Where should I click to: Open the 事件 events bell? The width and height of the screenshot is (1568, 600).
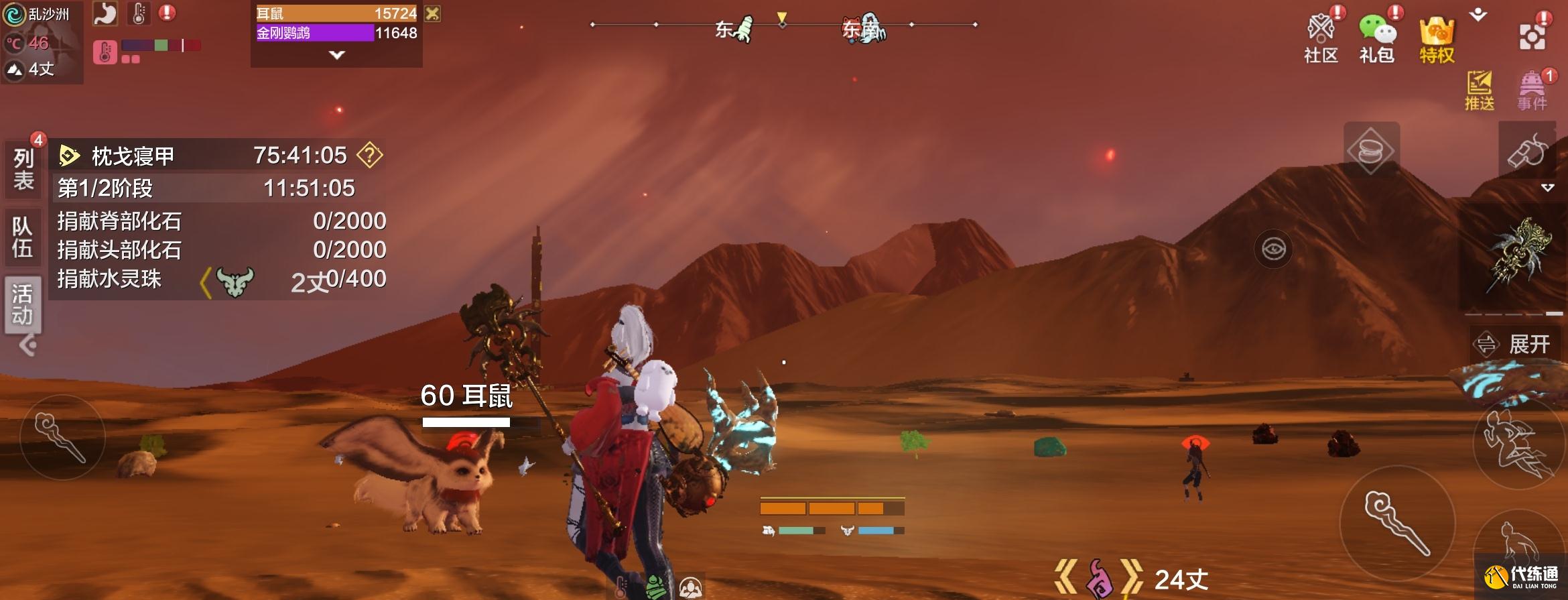[1532, 91]
